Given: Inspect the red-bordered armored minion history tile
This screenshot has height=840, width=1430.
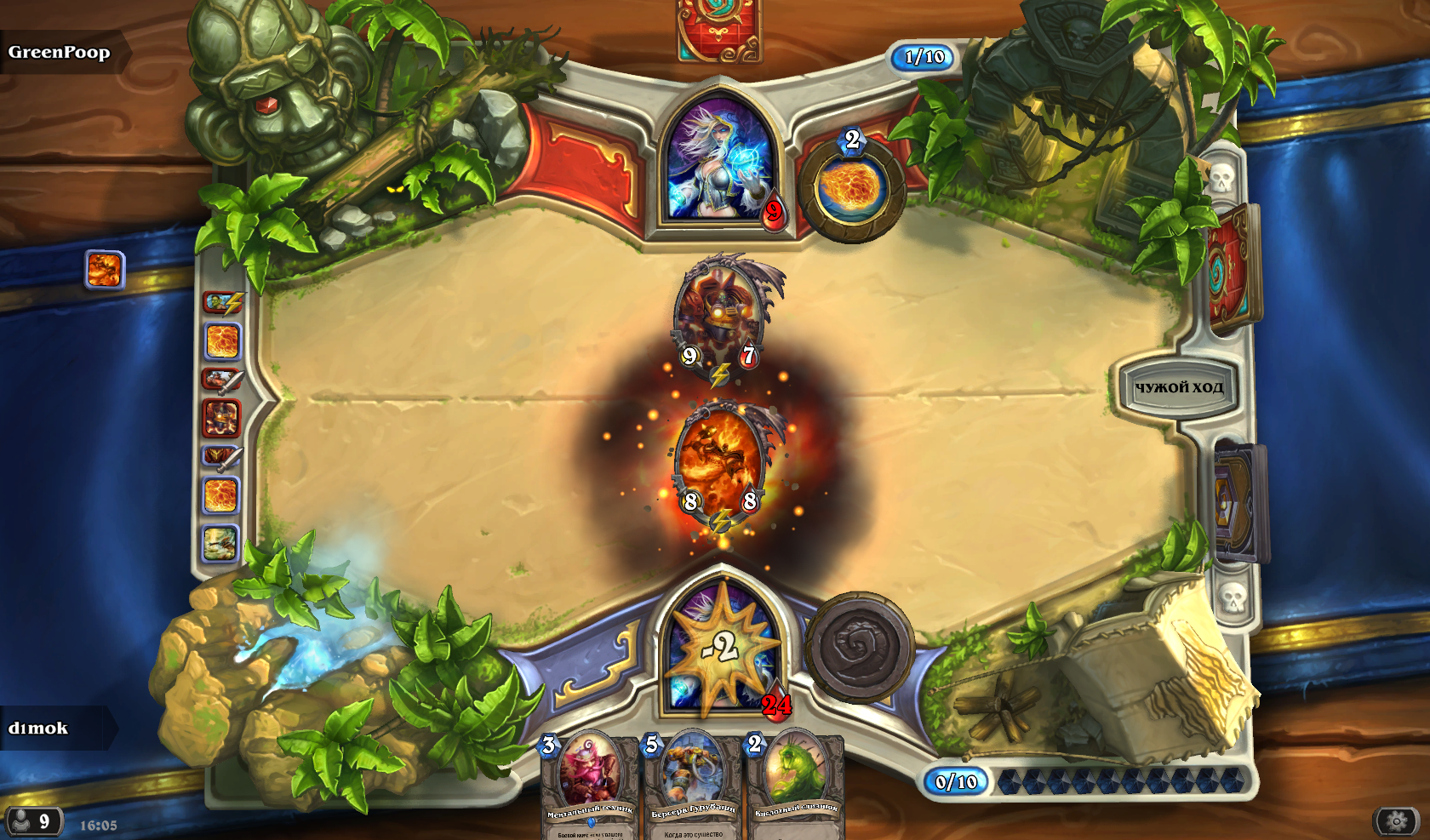Looking at the screenshot, I should pos(221,418).
